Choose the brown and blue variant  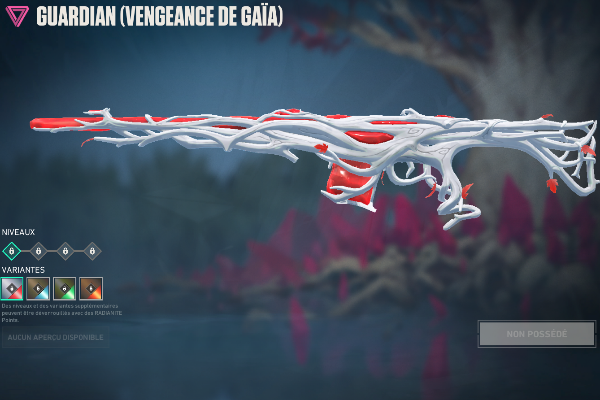[38, 289]
